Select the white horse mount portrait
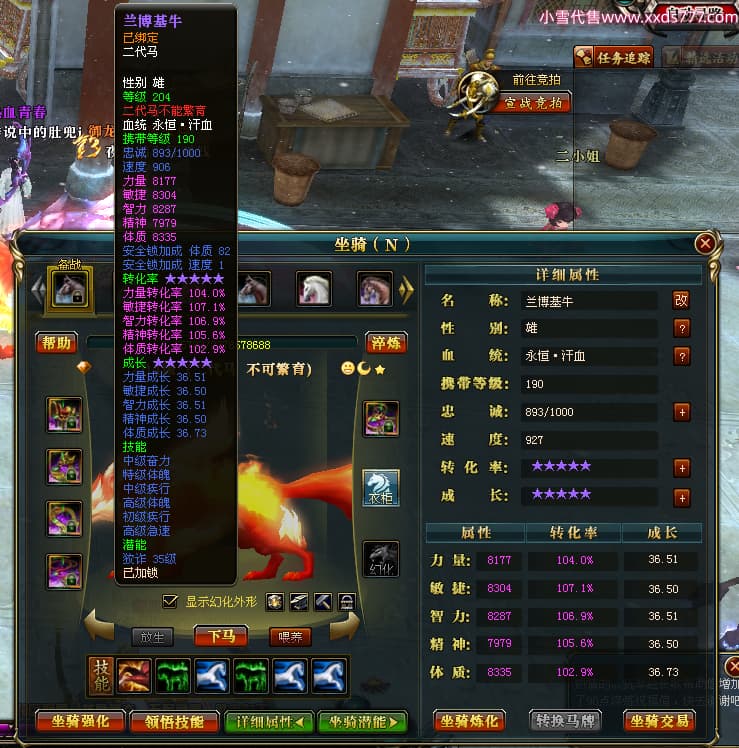 coord(314,288)
